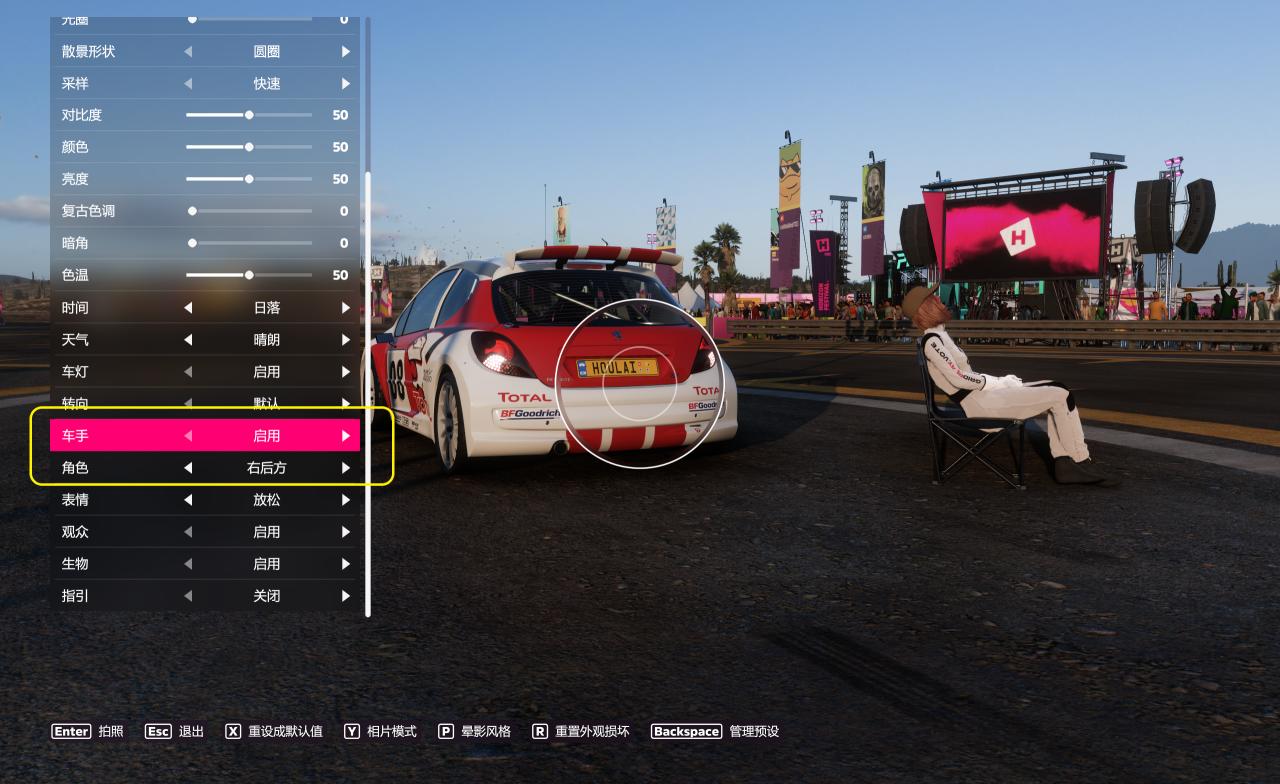
Task: Switch 天气 using its right arrow
Action: click(346, 339)
